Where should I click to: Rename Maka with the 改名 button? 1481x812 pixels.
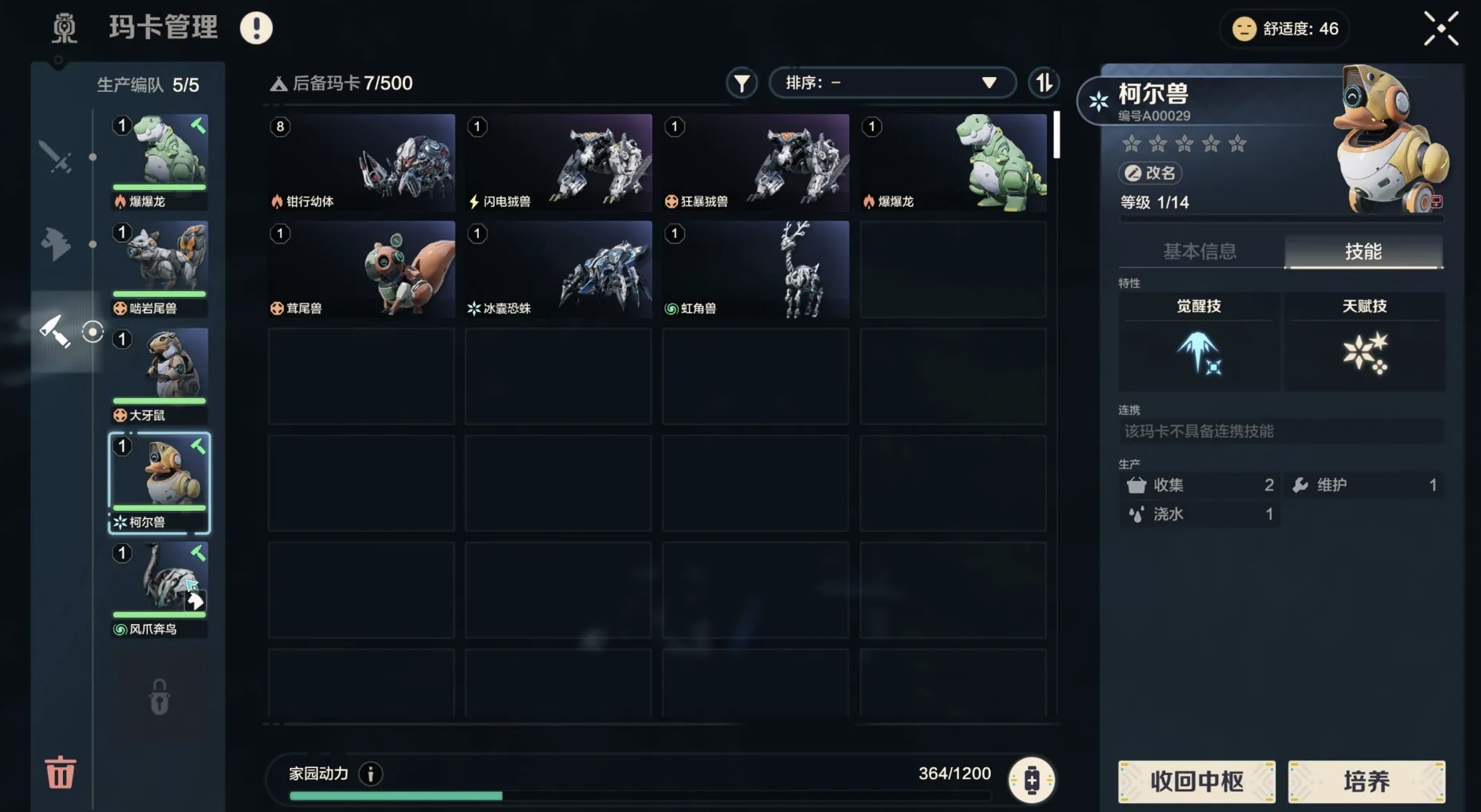point(1151,173)
